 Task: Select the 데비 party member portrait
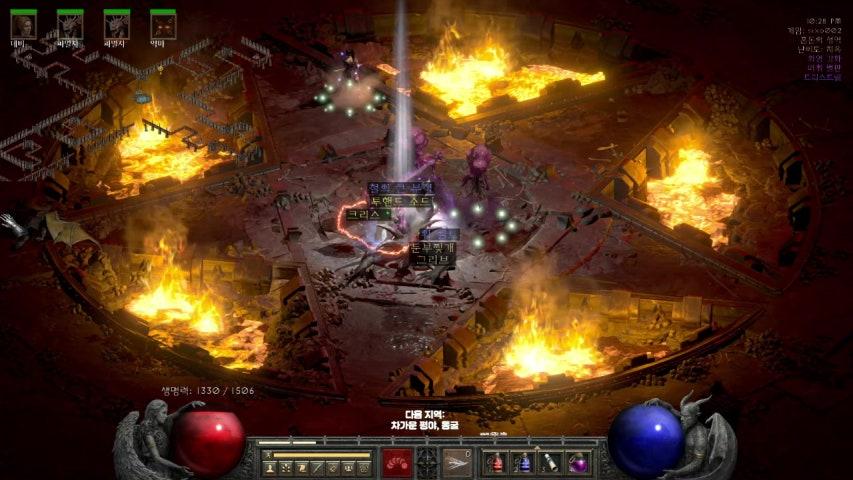pyautogui.click(x=23, y=24)
